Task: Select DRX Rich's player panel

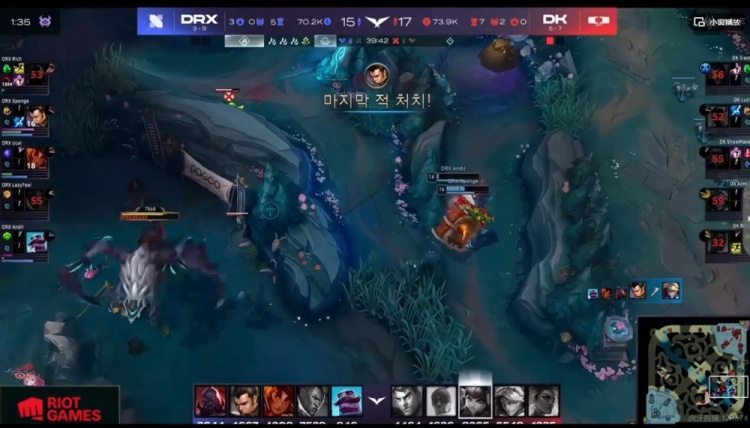Action: [27, 76]
